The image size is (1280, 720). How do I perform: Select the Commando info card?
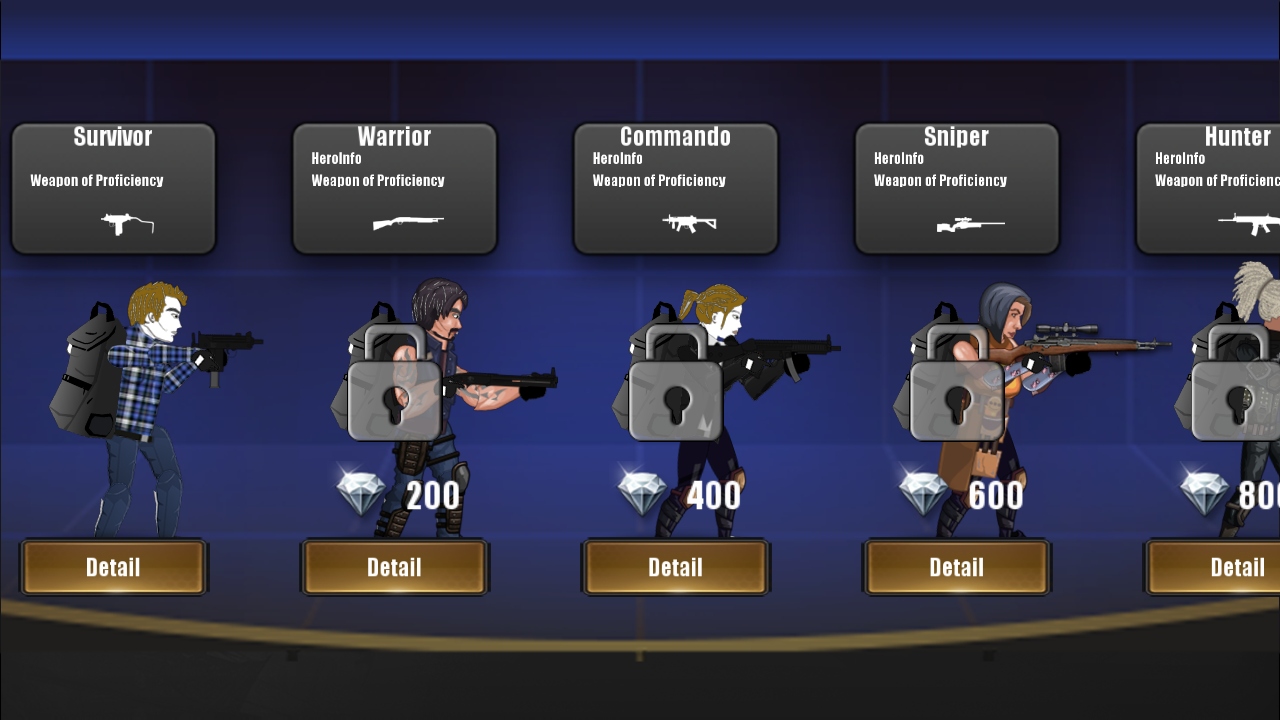point(675,189)
